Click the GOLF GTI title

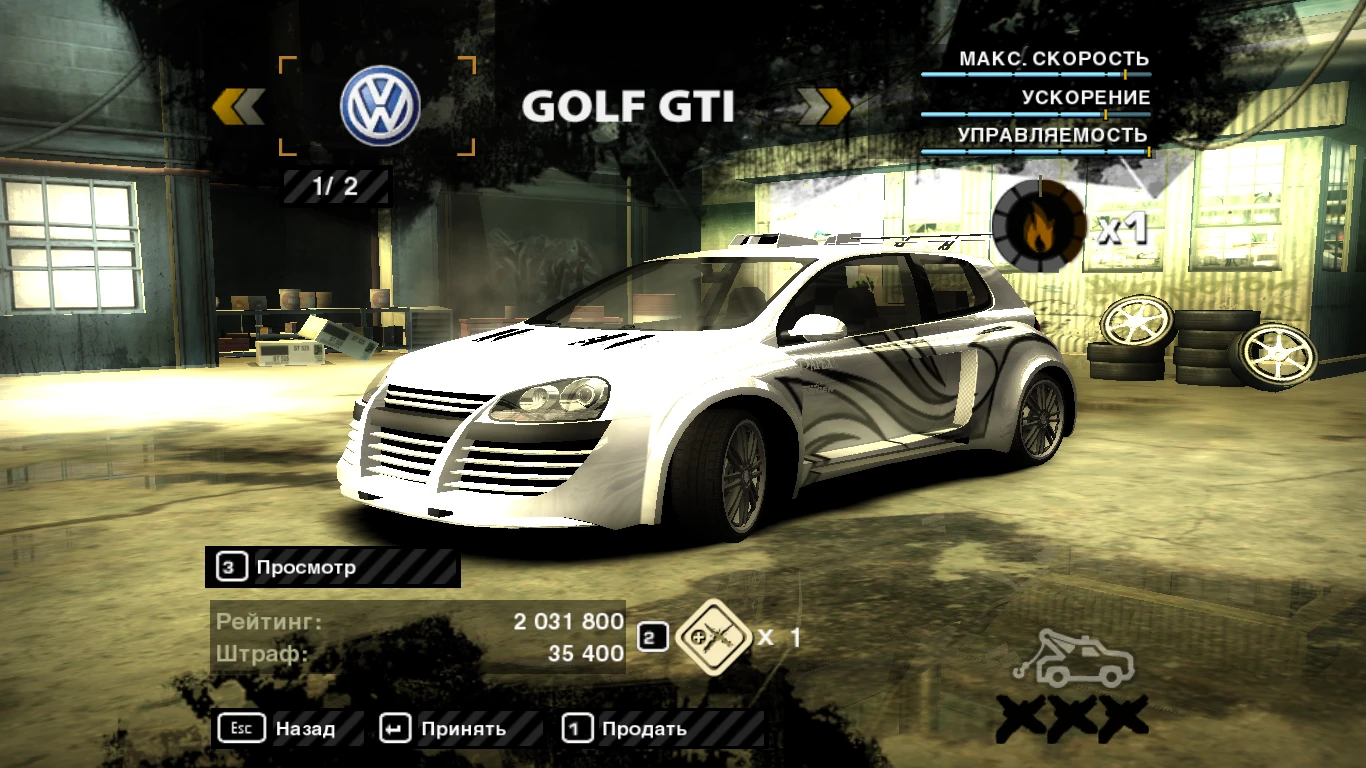click(631, 105)
